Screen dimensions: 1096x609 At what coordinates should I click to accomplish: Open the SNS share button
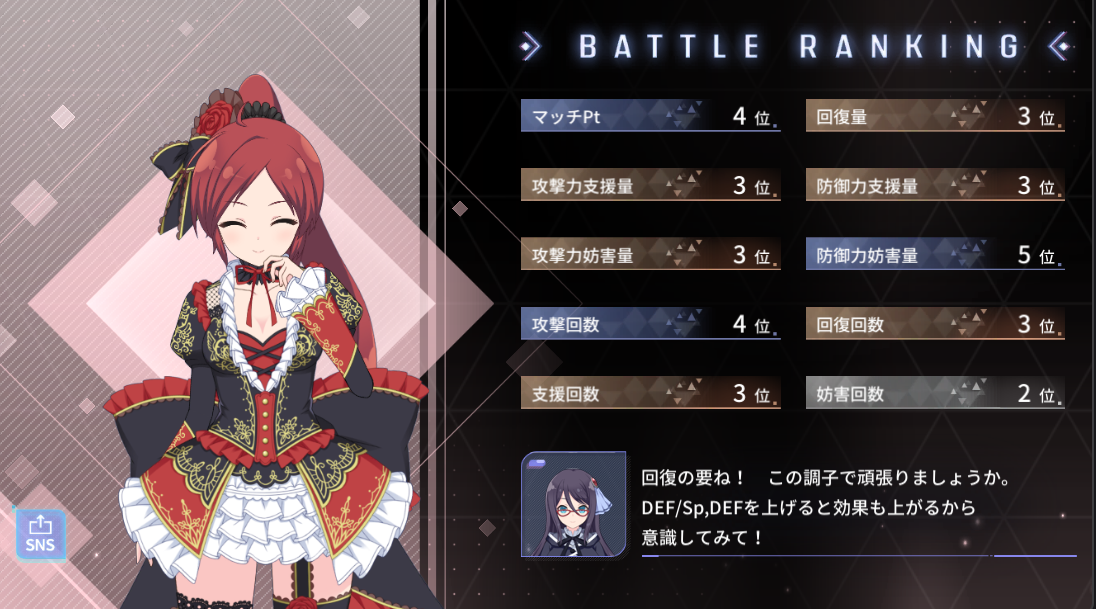[x=40, y=533]
